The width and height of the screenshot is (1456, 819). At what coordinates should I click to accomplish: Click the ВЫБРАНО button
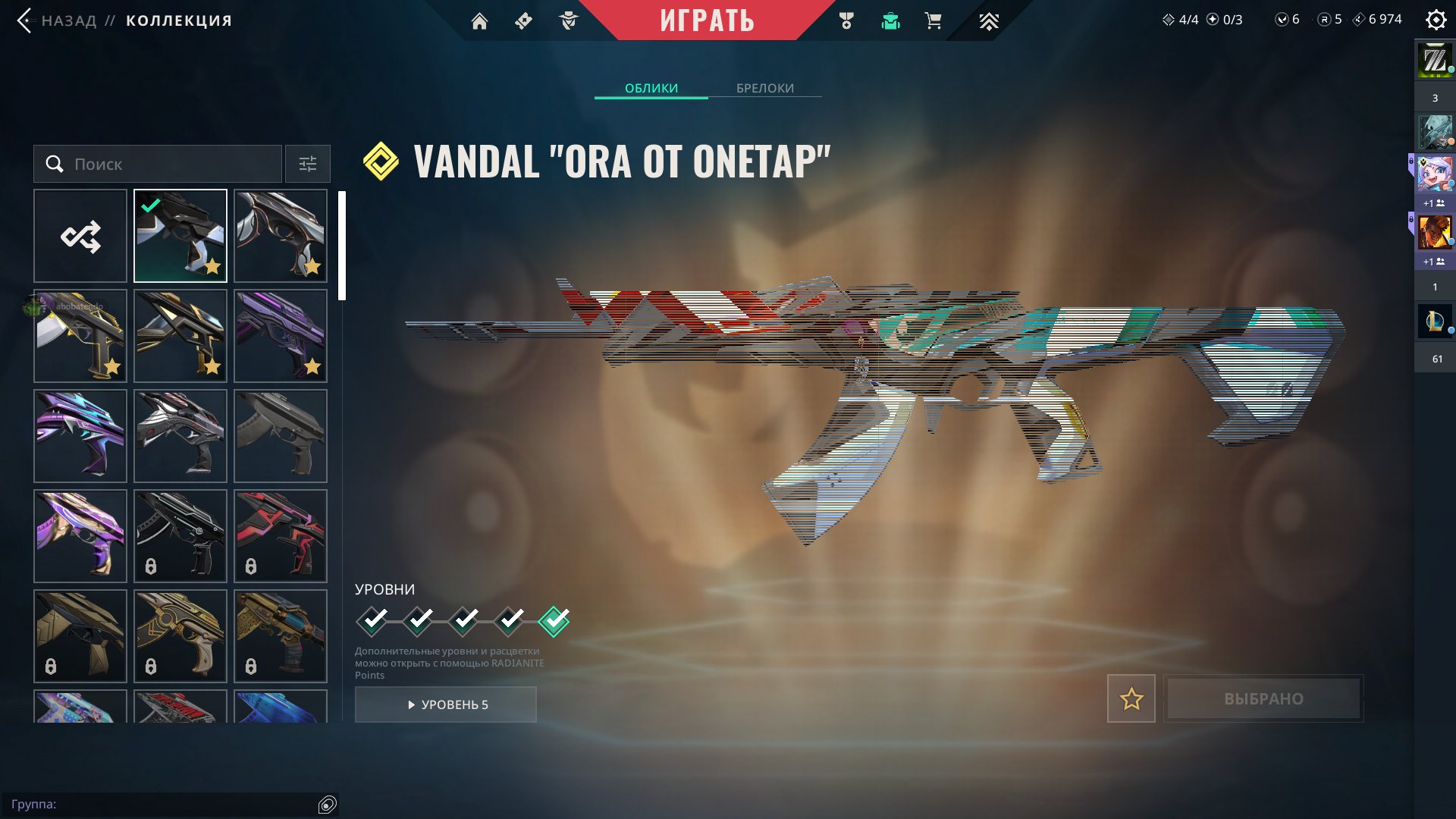(x=1263, y=698)
